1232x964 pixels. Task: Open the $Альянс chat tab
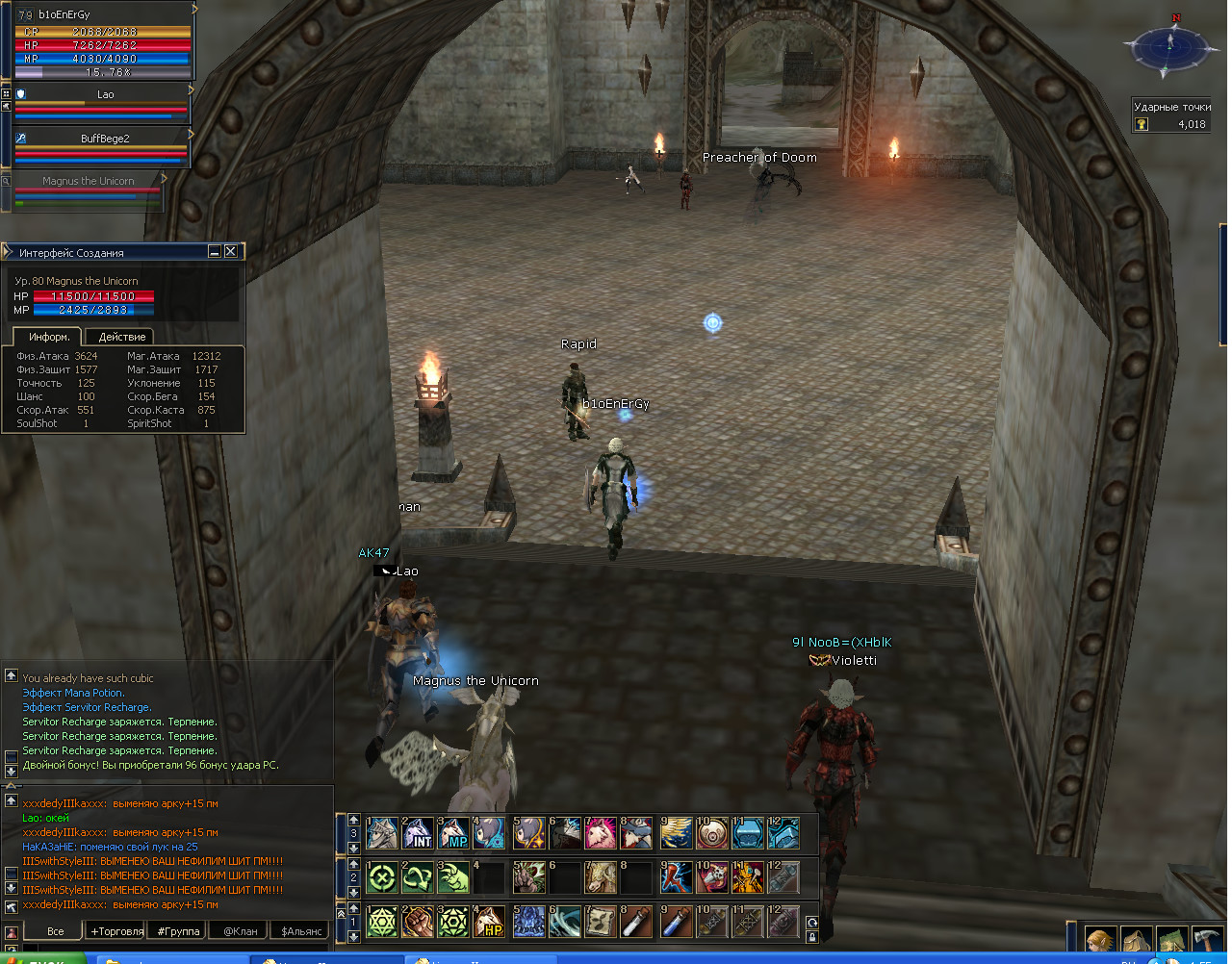pos(301,931)
